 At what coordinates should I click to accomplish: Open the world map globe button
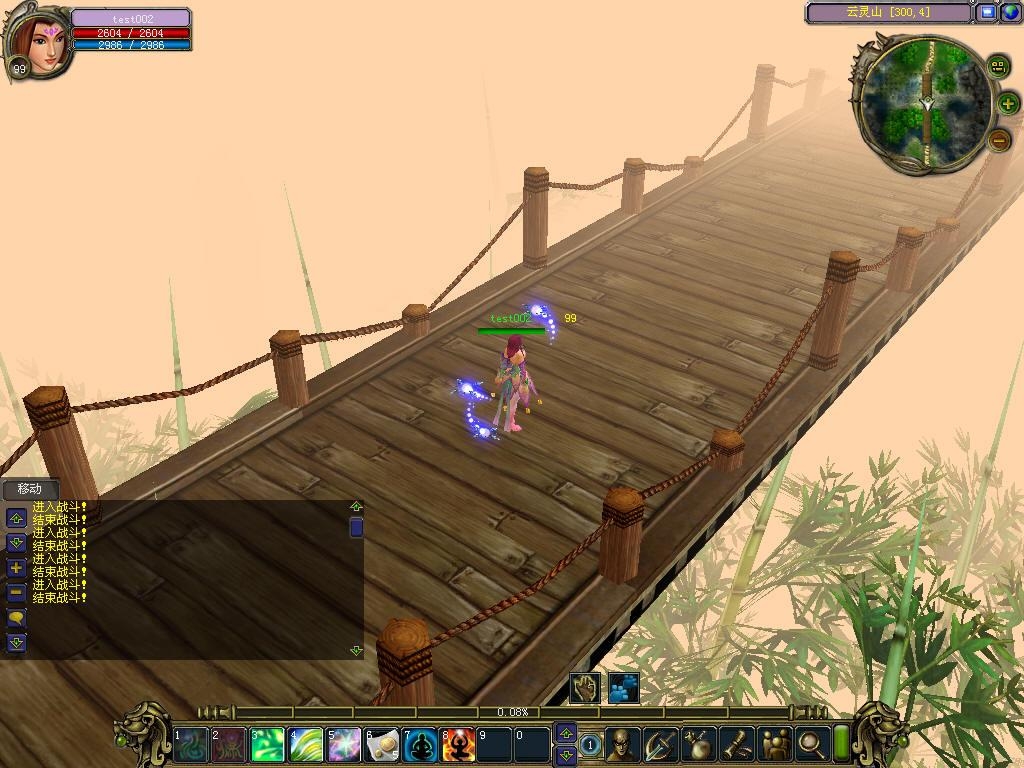tap(1009, 13)
